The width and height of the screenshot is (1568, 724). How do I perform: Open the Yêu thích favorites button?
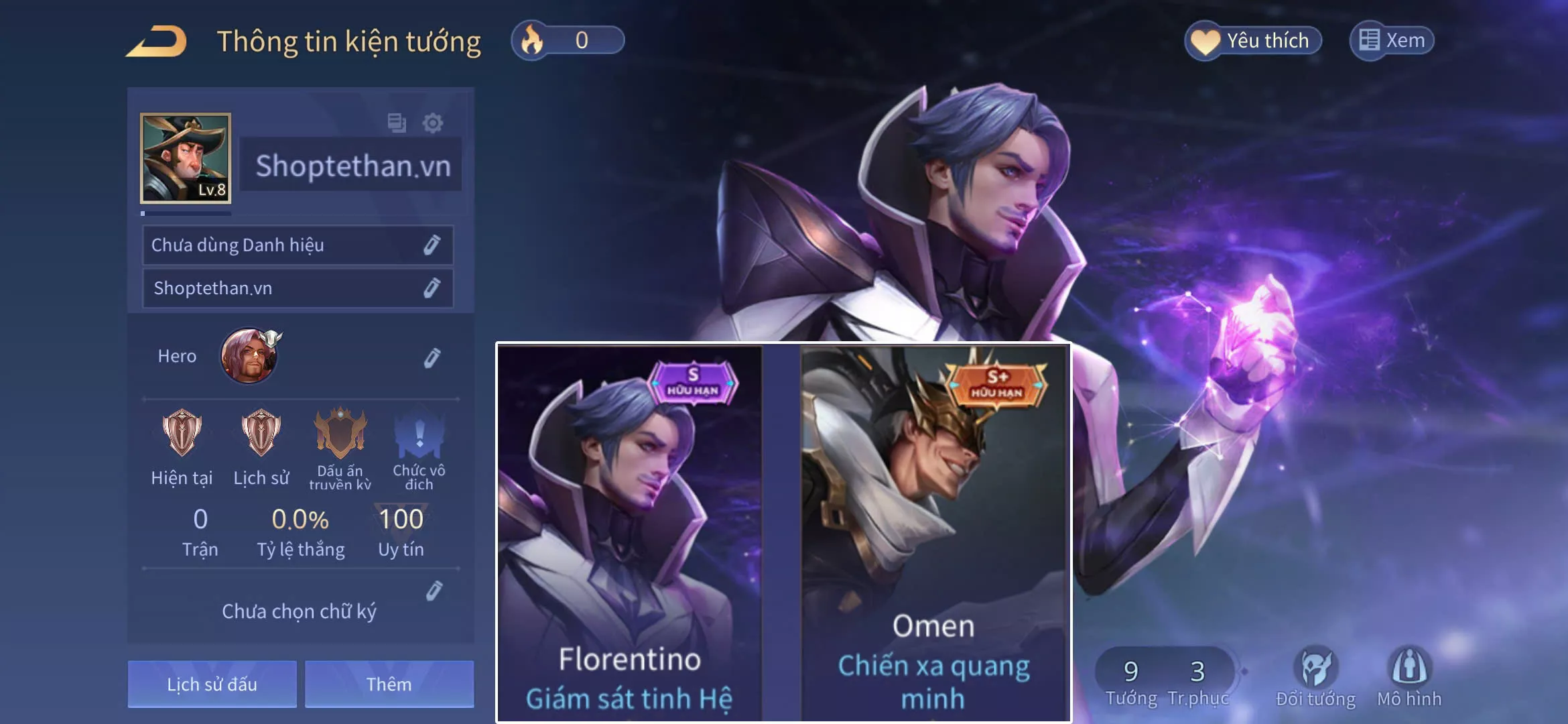(1253, 41)
